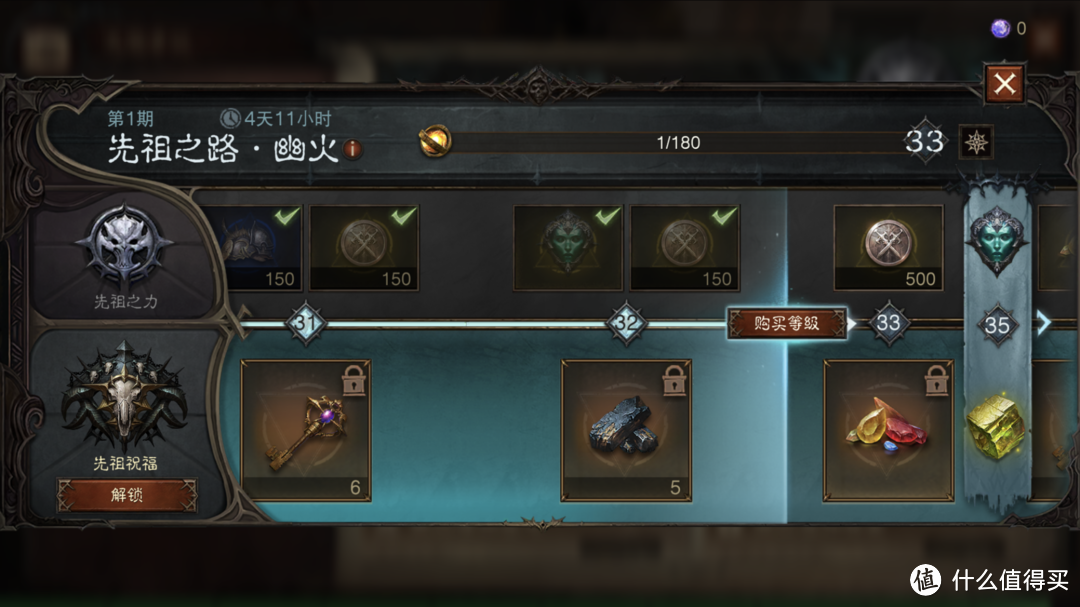
Task: Tap the purple orb currency icon
Action: 1000,28
